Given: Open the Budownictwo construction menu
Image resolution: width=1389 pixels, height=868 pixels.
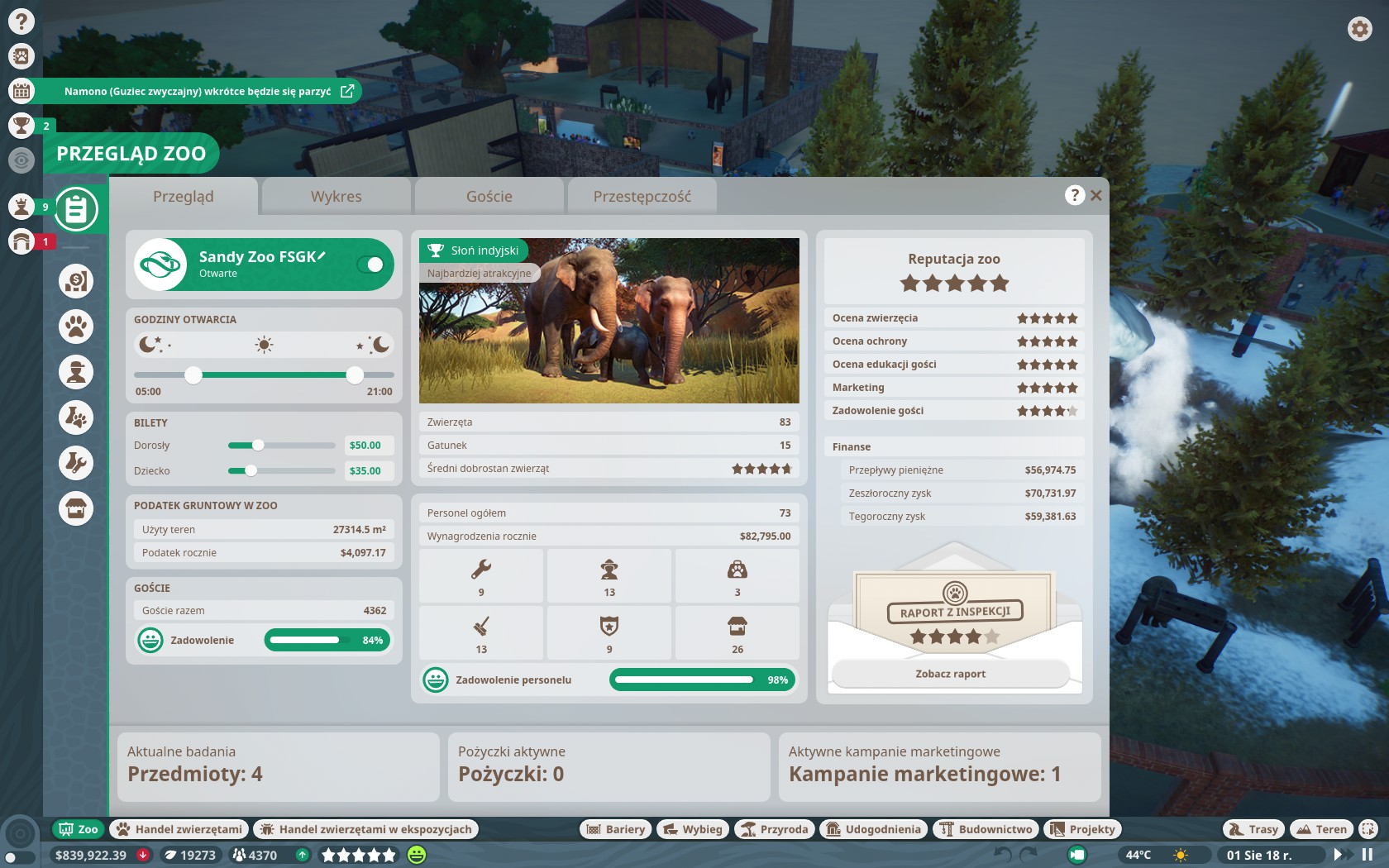Looking at the screenshot, I should coord(986,829).
